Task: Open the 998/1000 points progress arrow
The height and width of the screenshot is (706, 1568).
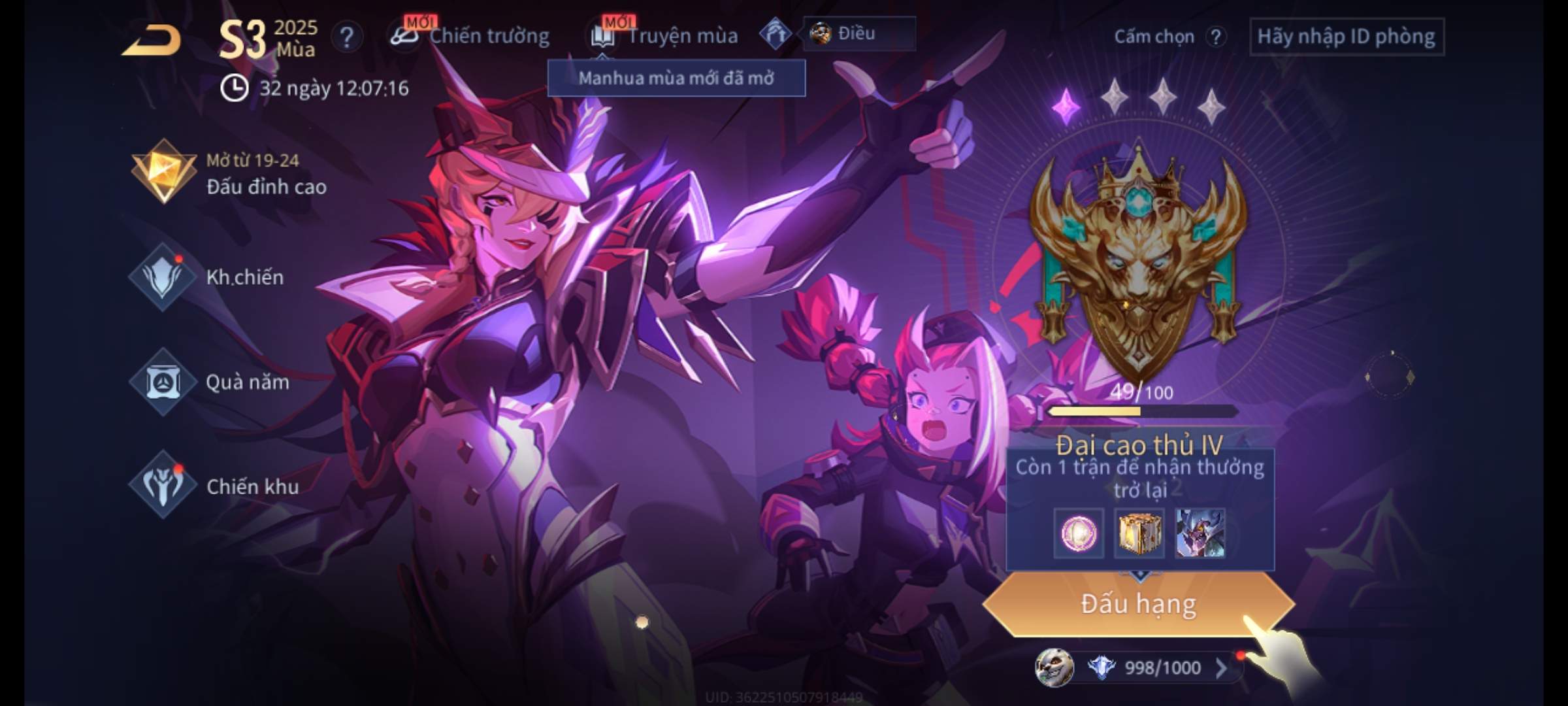Action: 1220,667
